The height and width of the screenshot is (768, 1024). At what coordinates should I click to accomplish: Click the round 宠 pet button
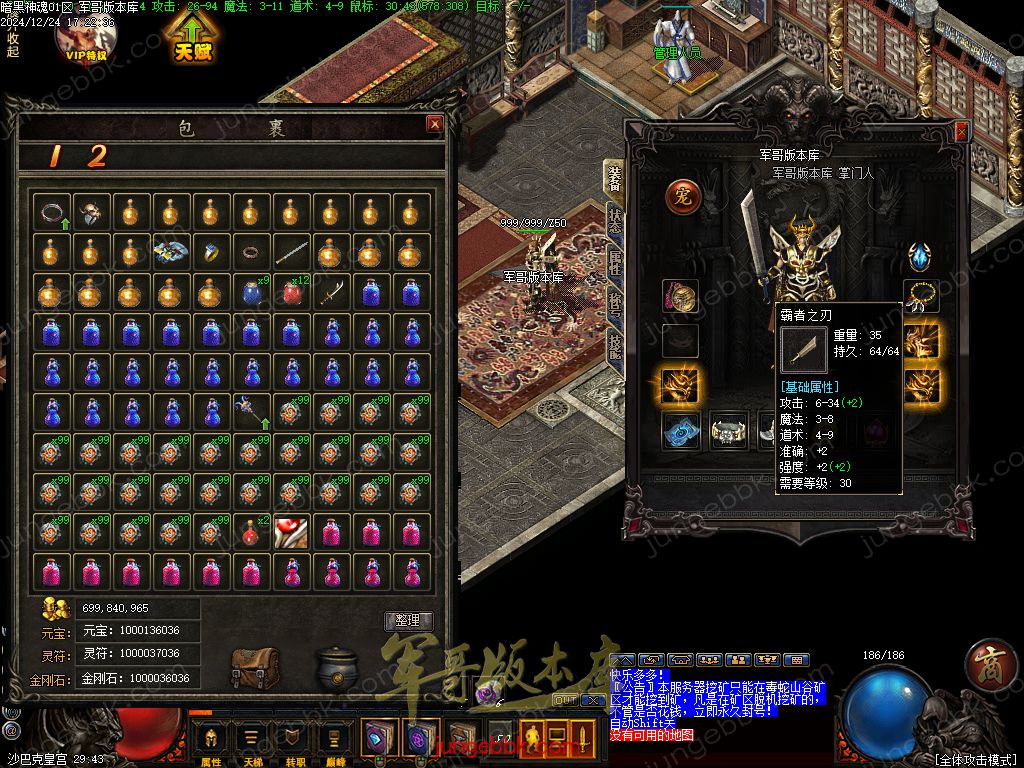click(x=682, y=196)
